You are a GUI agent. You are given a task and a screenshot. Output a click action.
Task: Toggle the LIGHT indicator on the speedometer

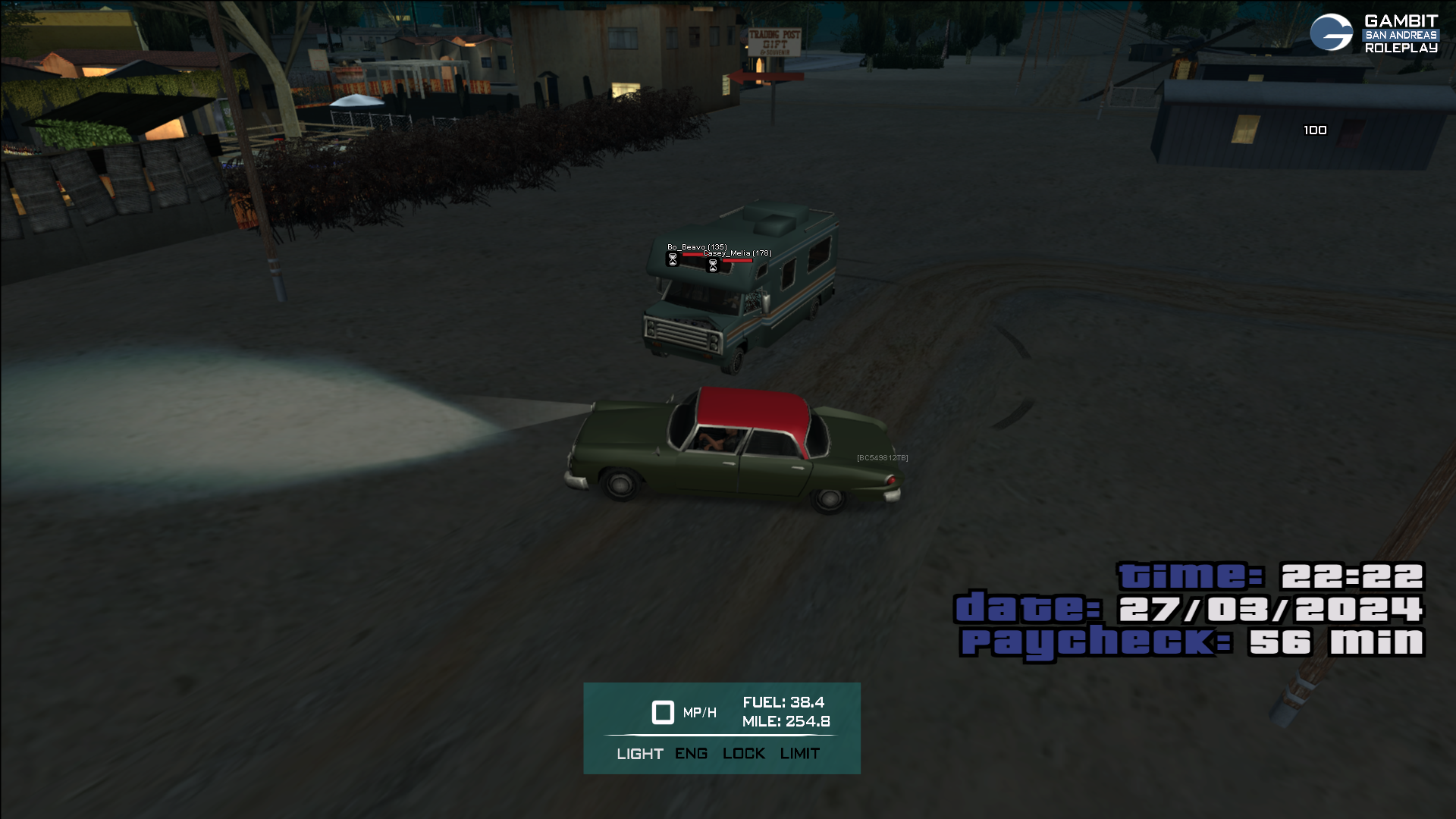coord(639,754)
